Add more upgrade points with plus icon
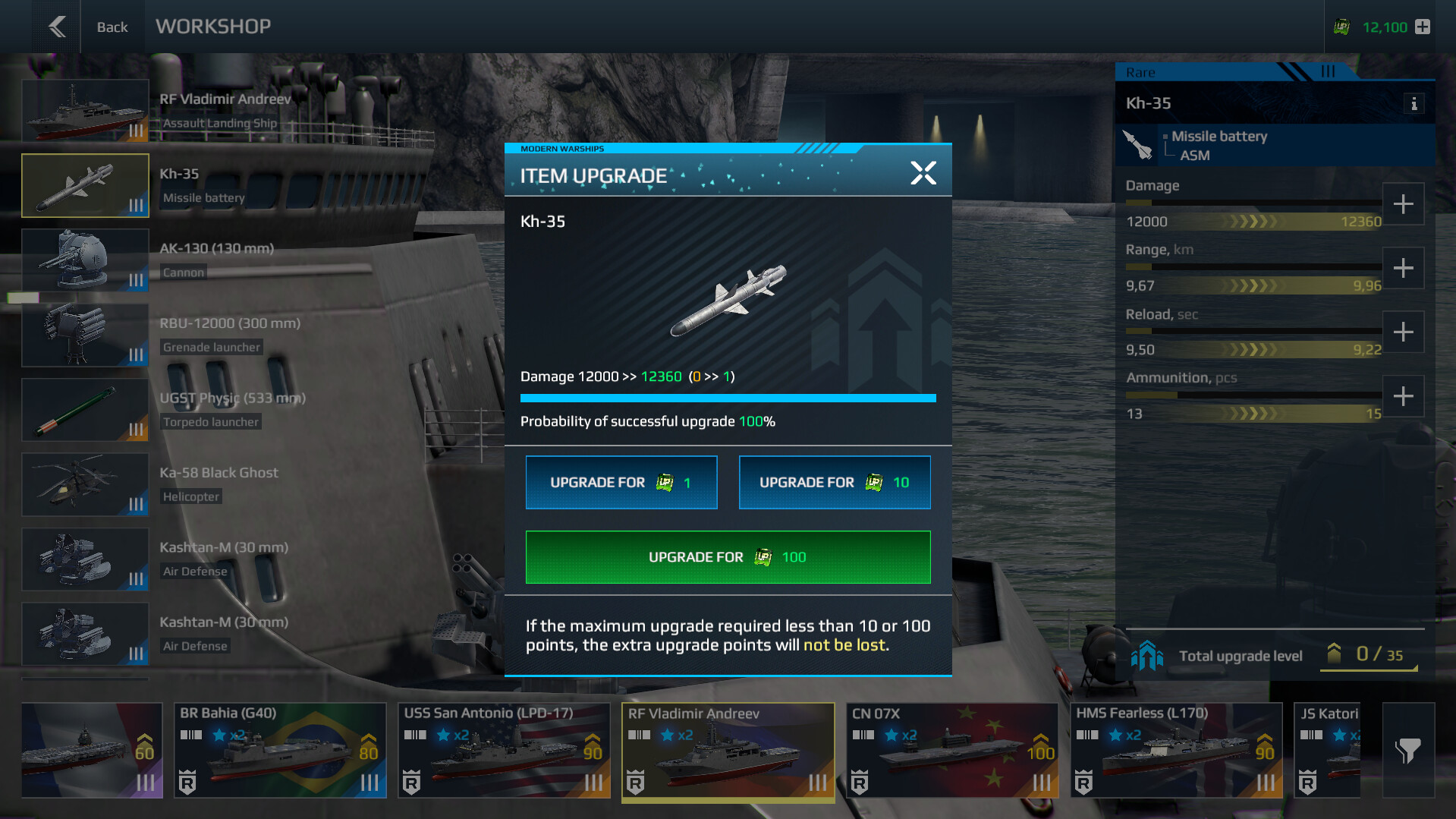Image resolution: width=1456 pixels, height=819 pixels. point(1423,27)
